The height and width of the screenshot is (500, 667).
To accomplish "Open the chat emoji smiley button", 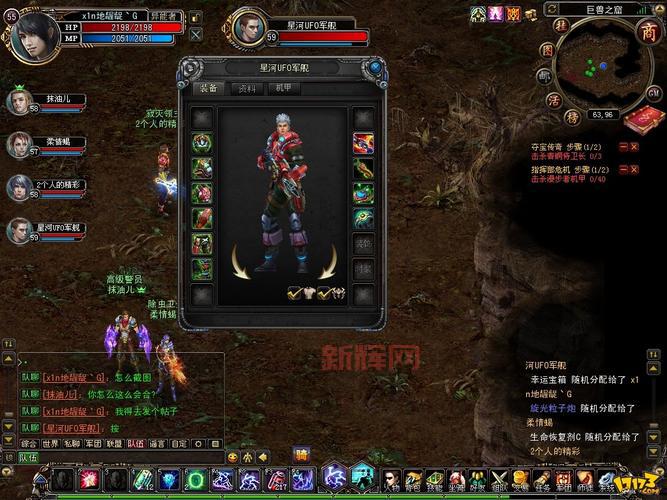I will [x=233, y=457].
